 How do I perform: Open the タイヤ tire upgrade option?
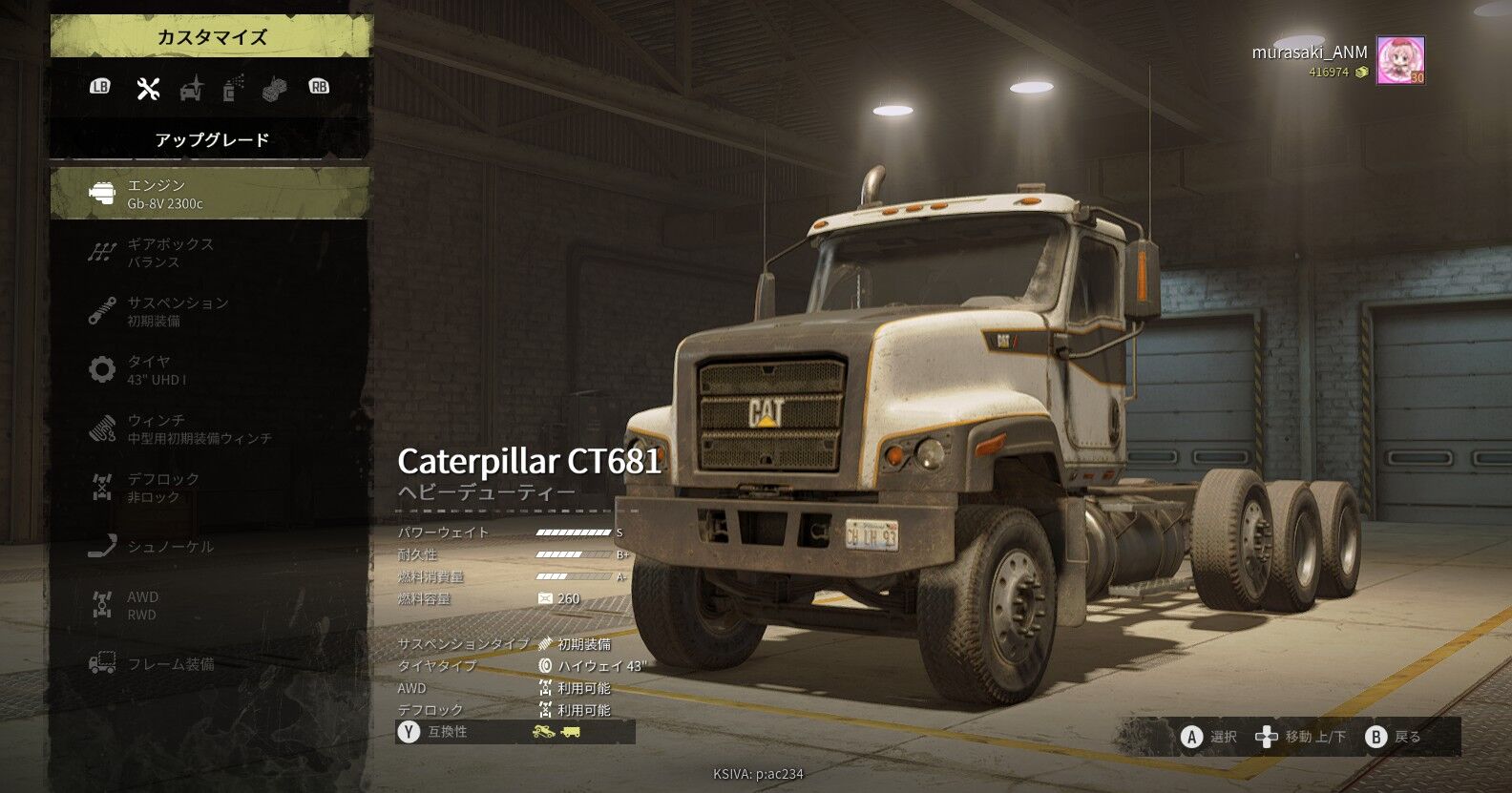[210, 369]
